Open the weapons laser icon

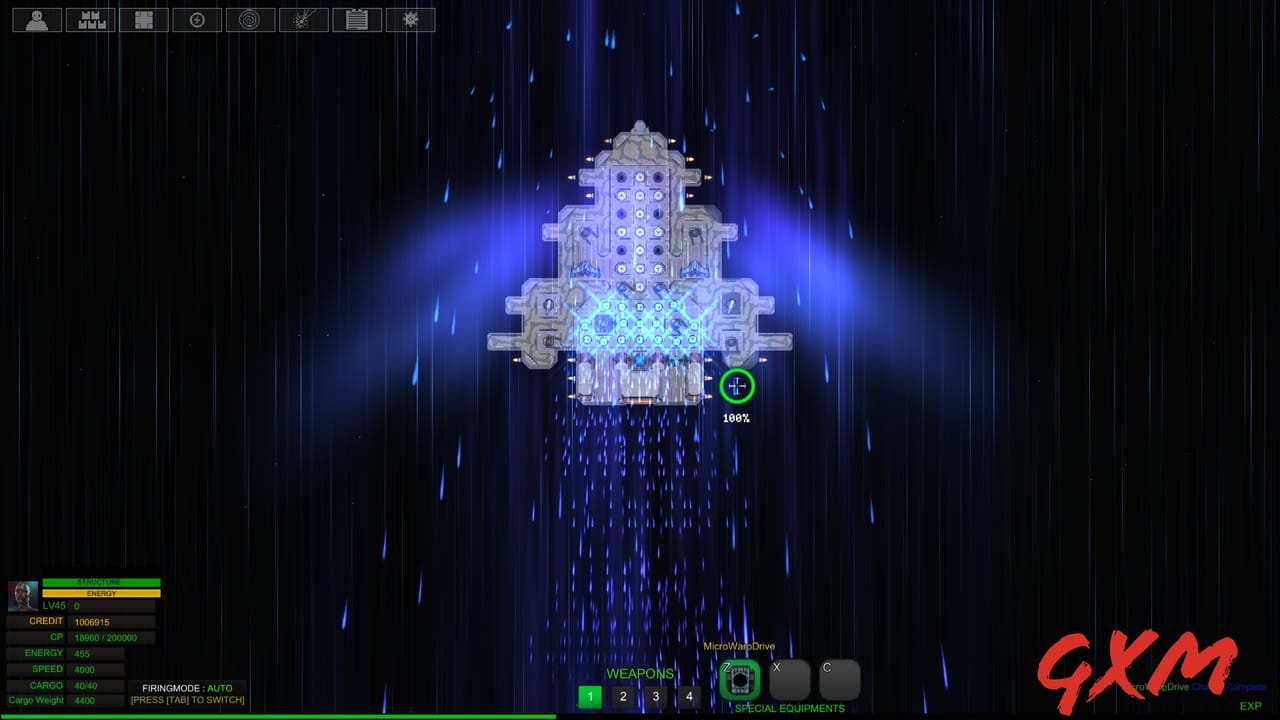click(x=303, y=19)
